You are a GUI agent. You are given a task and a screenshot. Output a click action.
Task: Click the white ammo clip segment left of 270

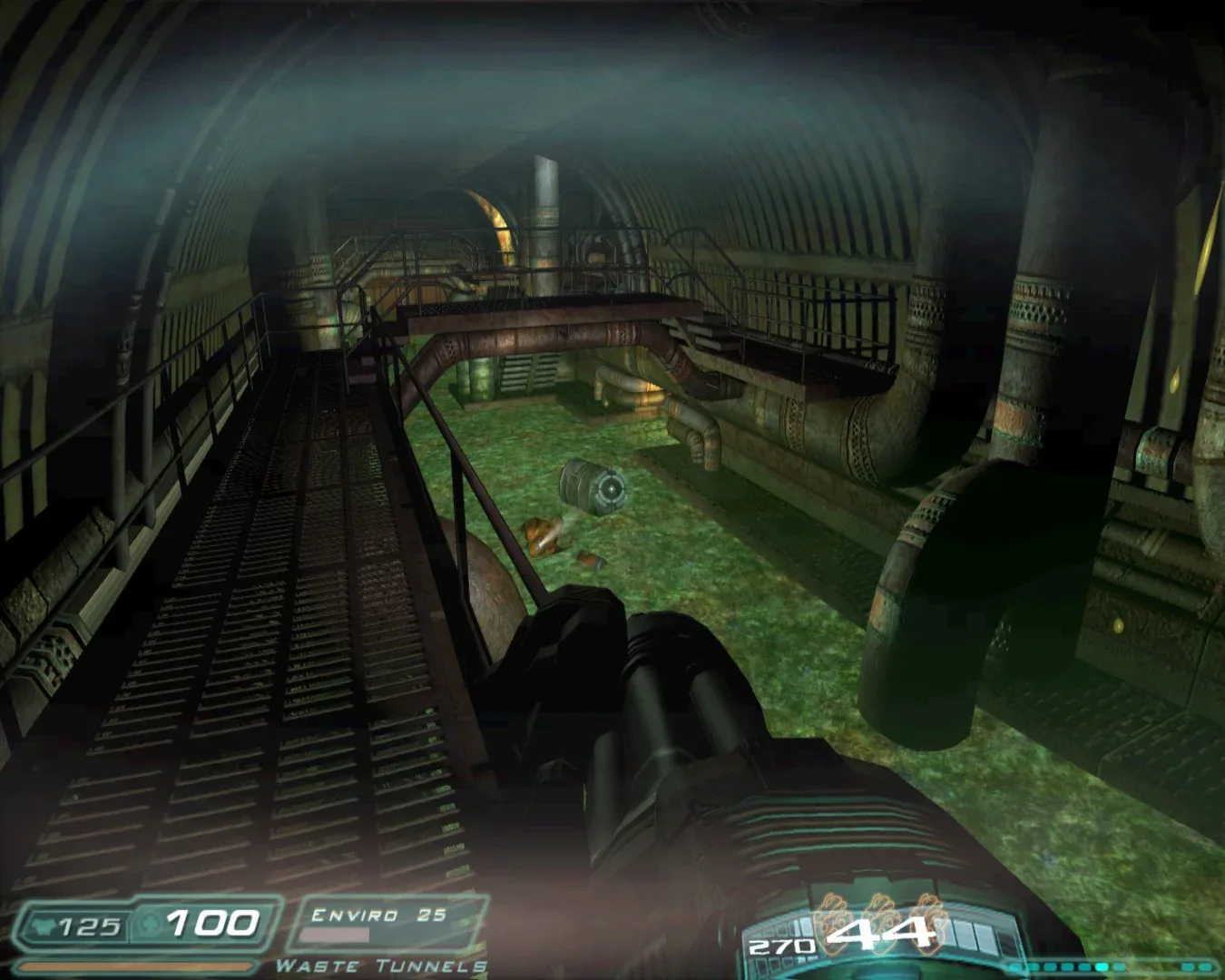(x=801, y=927)
